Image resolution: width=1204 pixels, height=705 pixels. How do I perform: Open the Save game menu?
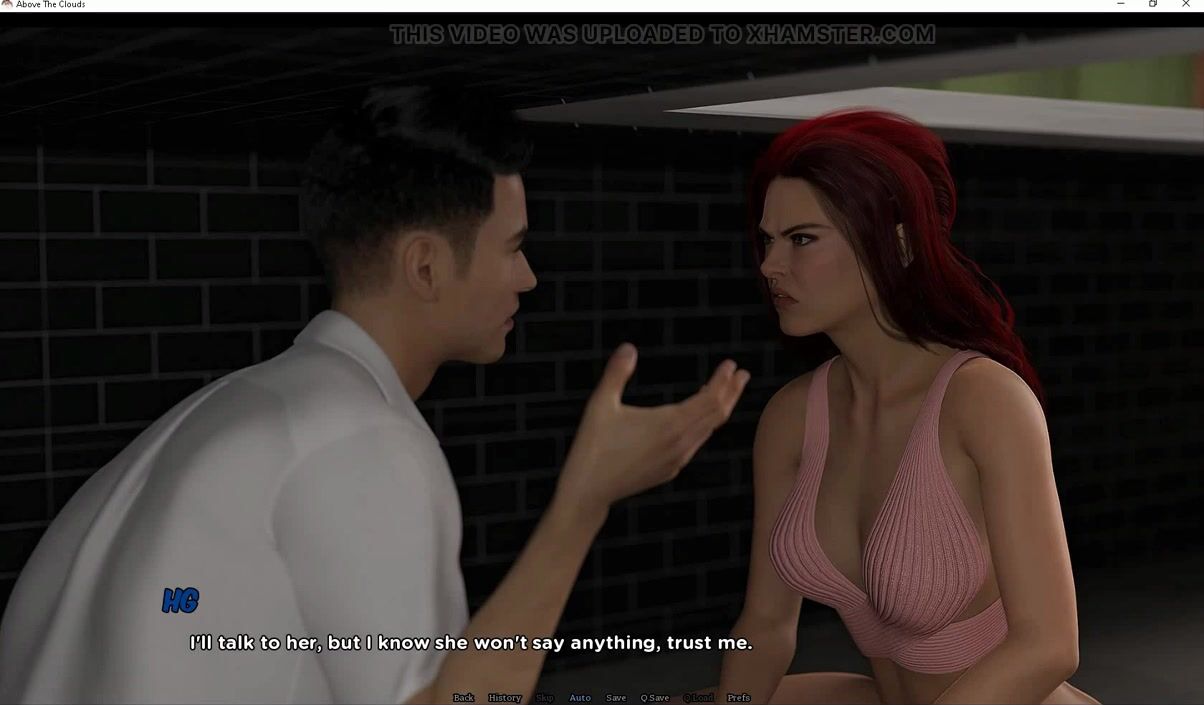(616, 698)
